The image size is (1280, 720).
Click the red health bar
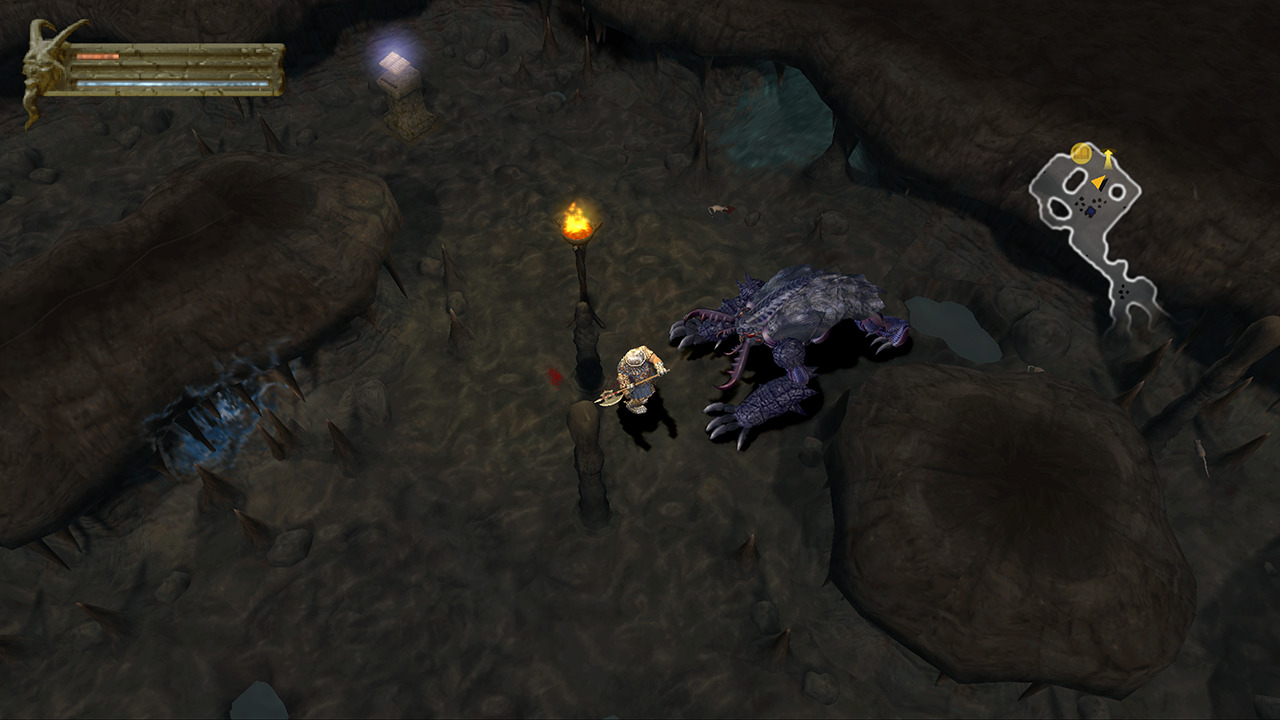pyautogui.click(x=97, y=56)
